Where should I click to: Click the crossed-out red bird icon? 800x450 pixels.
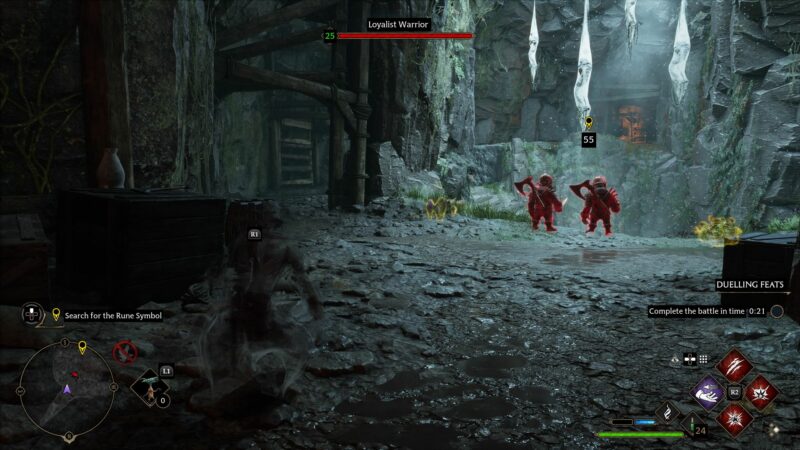pyautogui.click(x=124, y=351)
